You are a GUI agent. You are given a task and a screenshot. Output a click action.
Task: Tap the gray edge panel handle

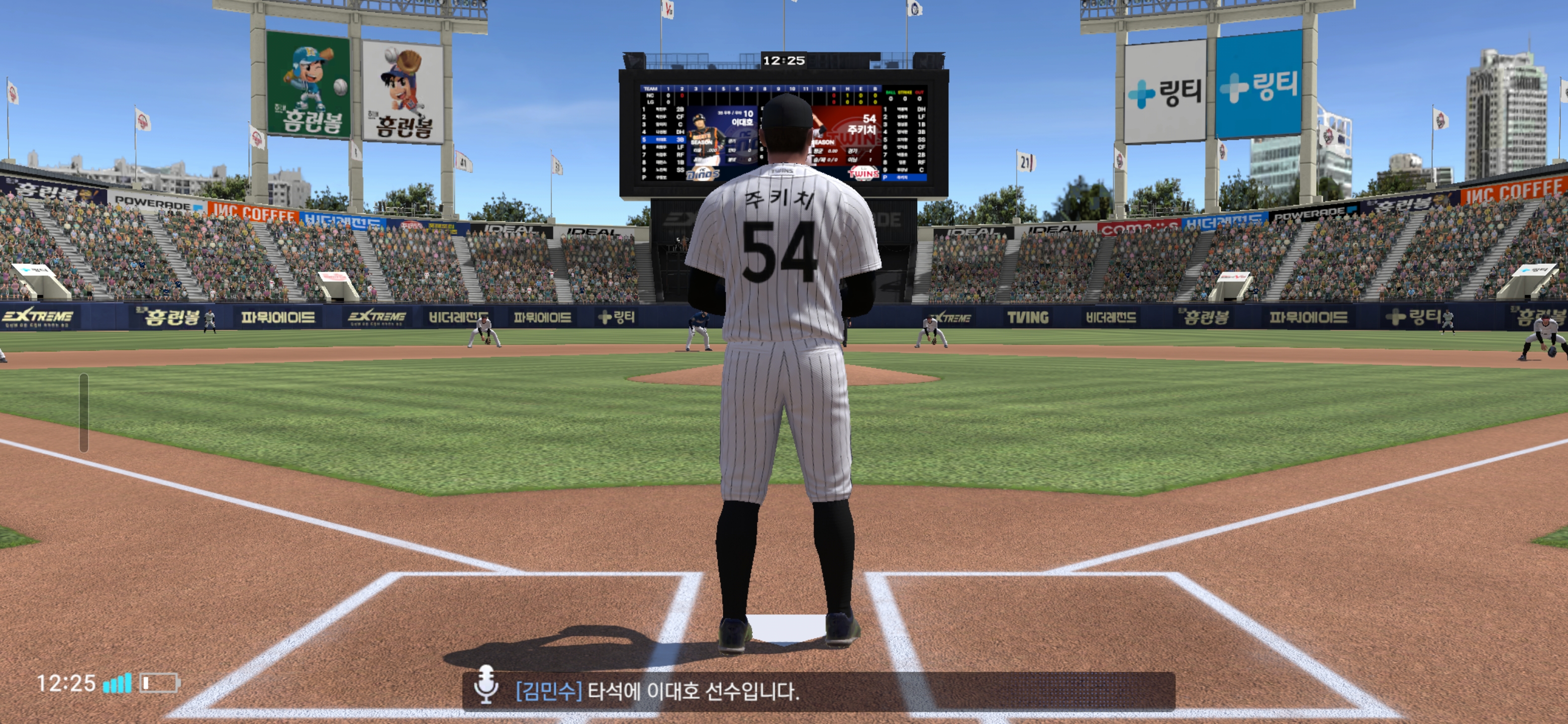[84, 412]
